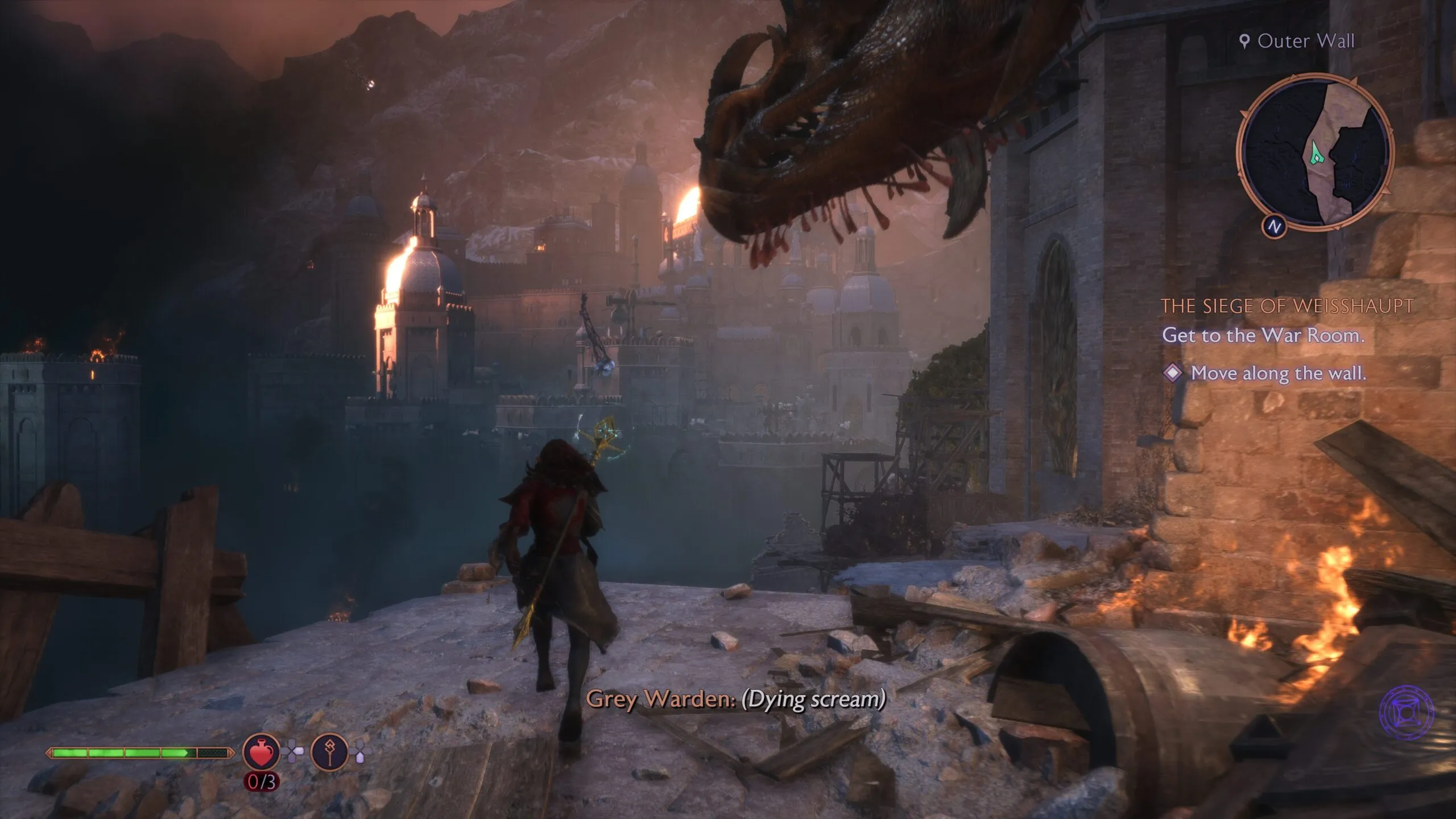The width and height of the screenshot is (1456, 819).
Task: Activate the staff rune ability icon
Action: (x=330, y=752)
